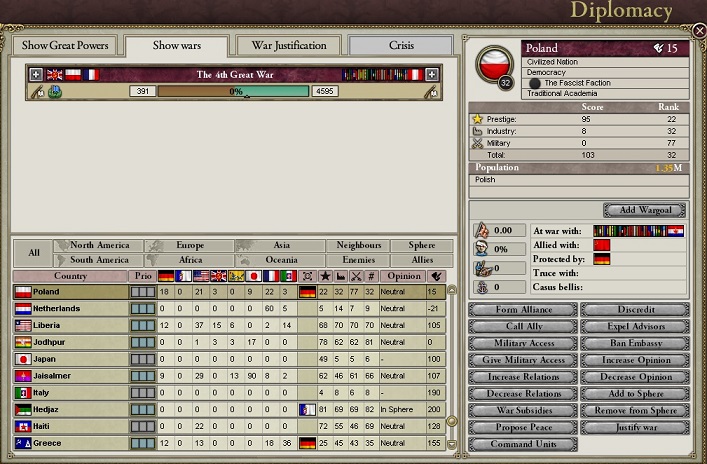Start Justify war action

634,428
